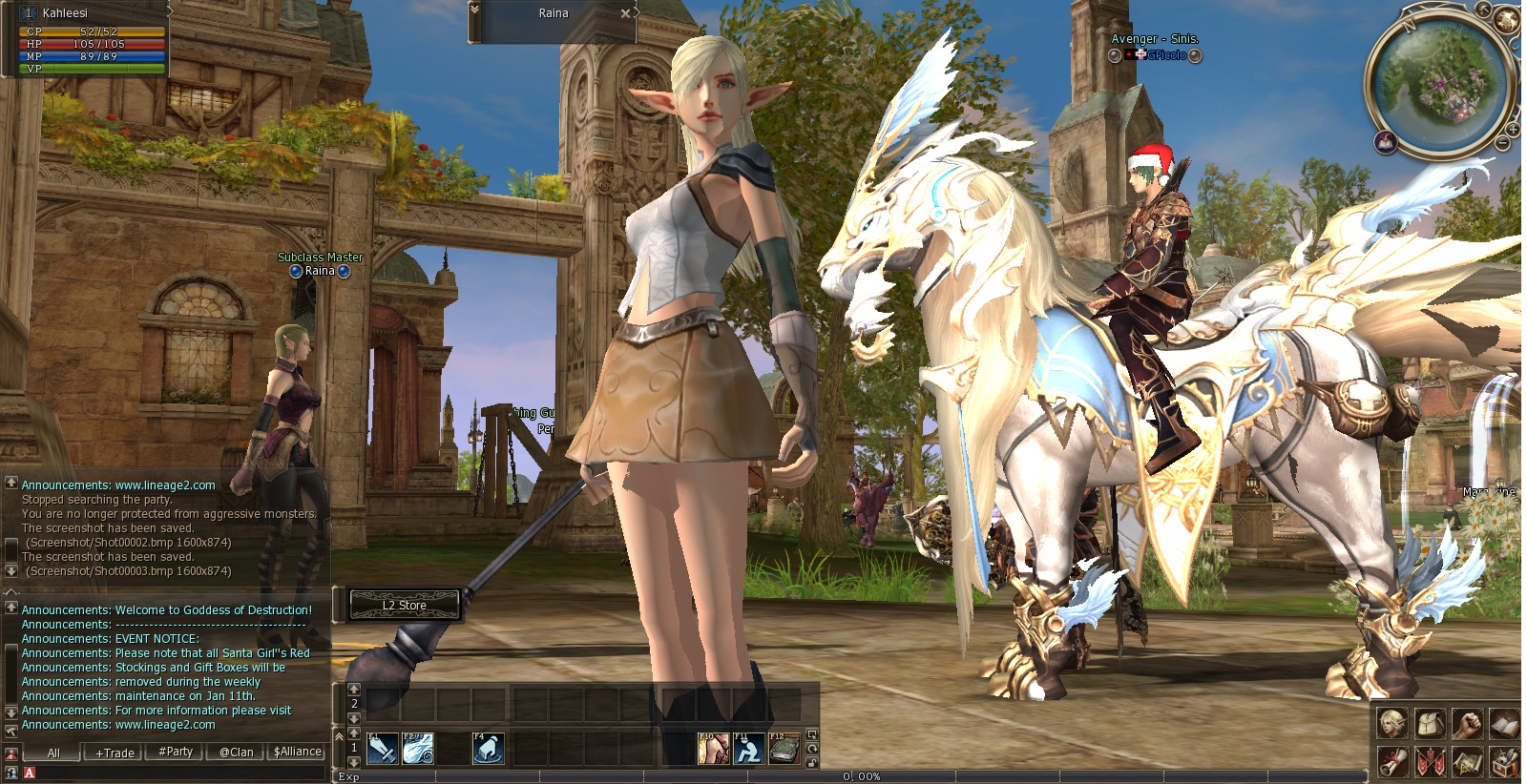1527x784 pixels.
Task: Zoom in the minimap with plus button
Action: (1515, 129)
